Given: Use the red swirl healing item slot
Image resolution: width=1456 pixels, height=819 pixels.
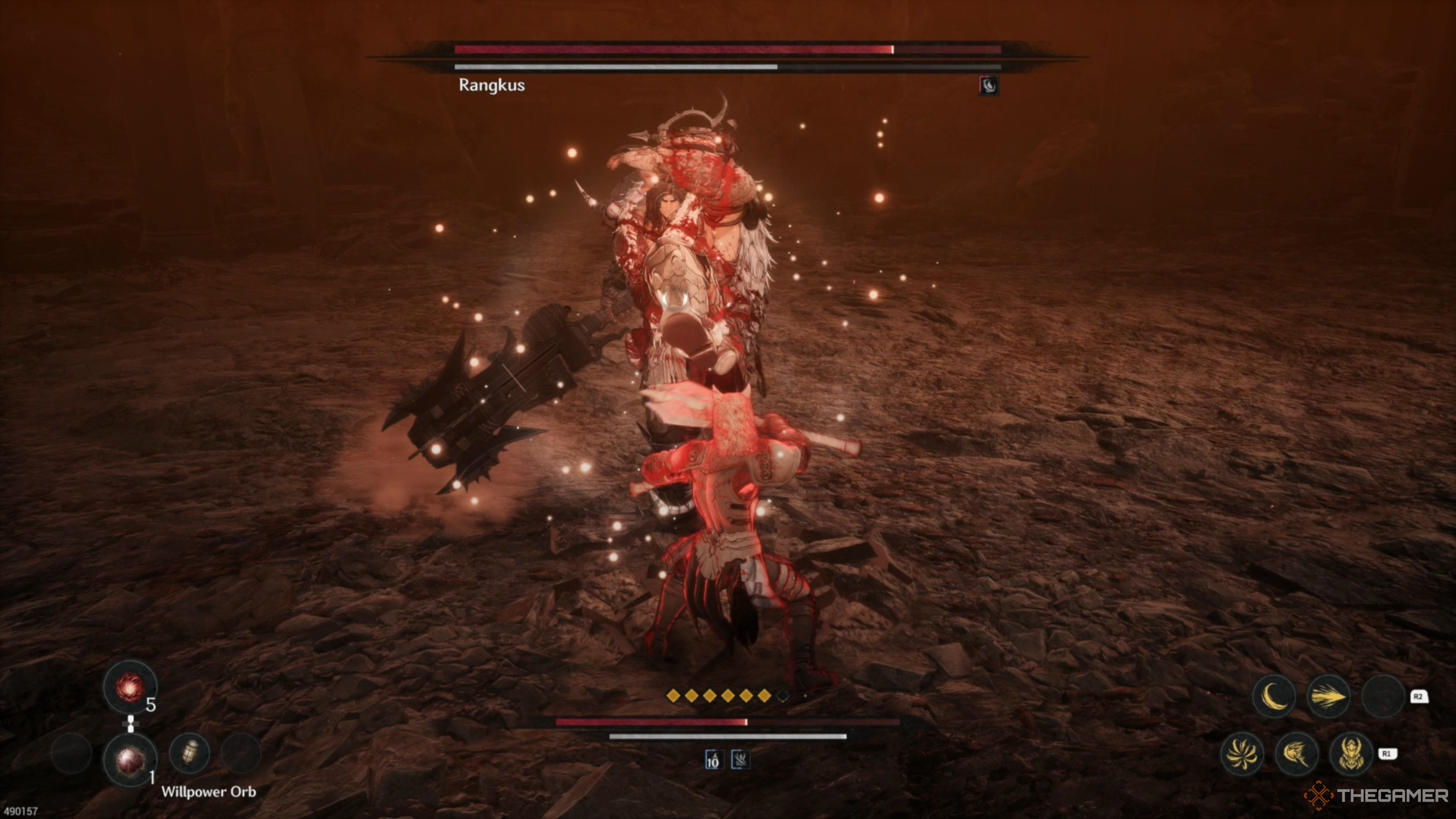Looking at the screenshot, I should [129, 687].
